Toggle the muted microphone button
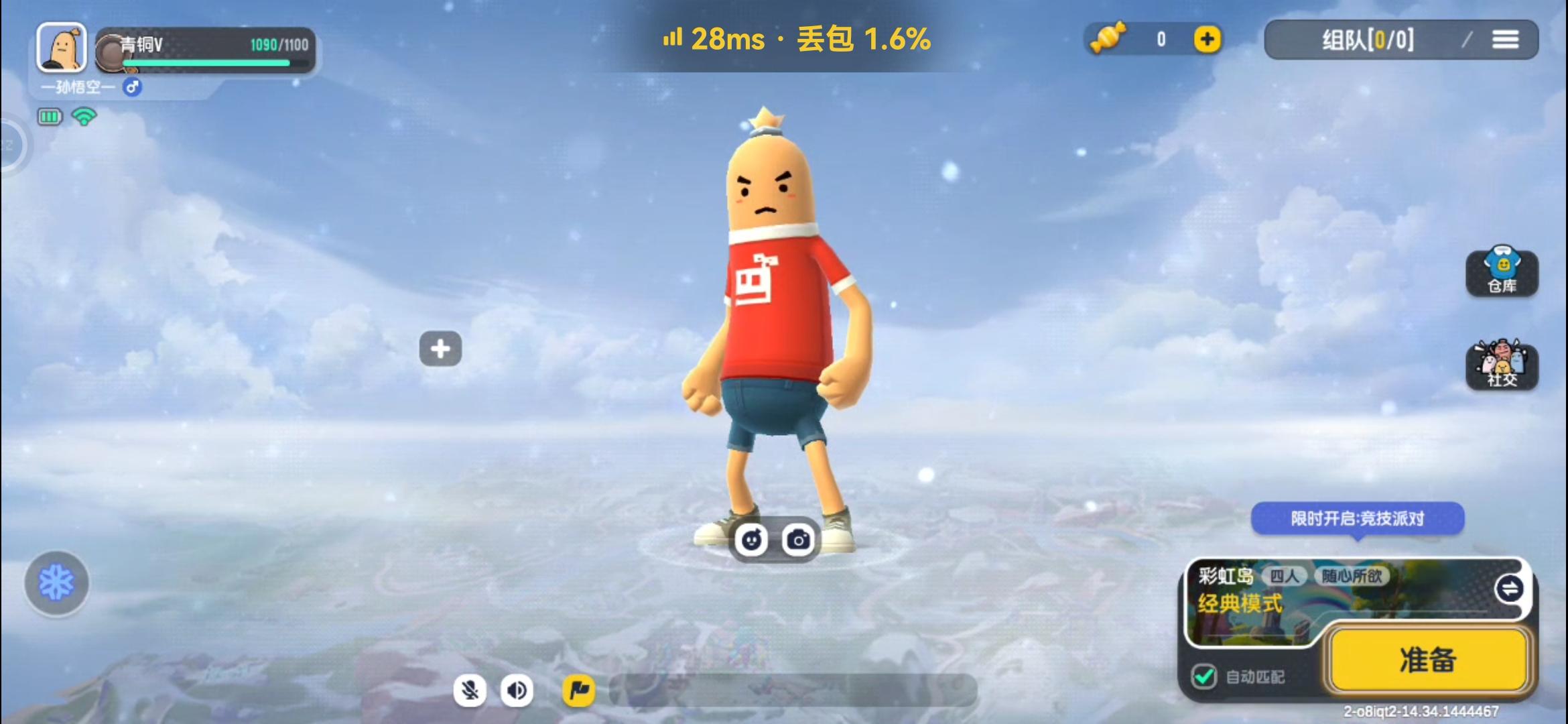Image resolution: width=1568 pixels, height=724 pixels. (470, 690)
